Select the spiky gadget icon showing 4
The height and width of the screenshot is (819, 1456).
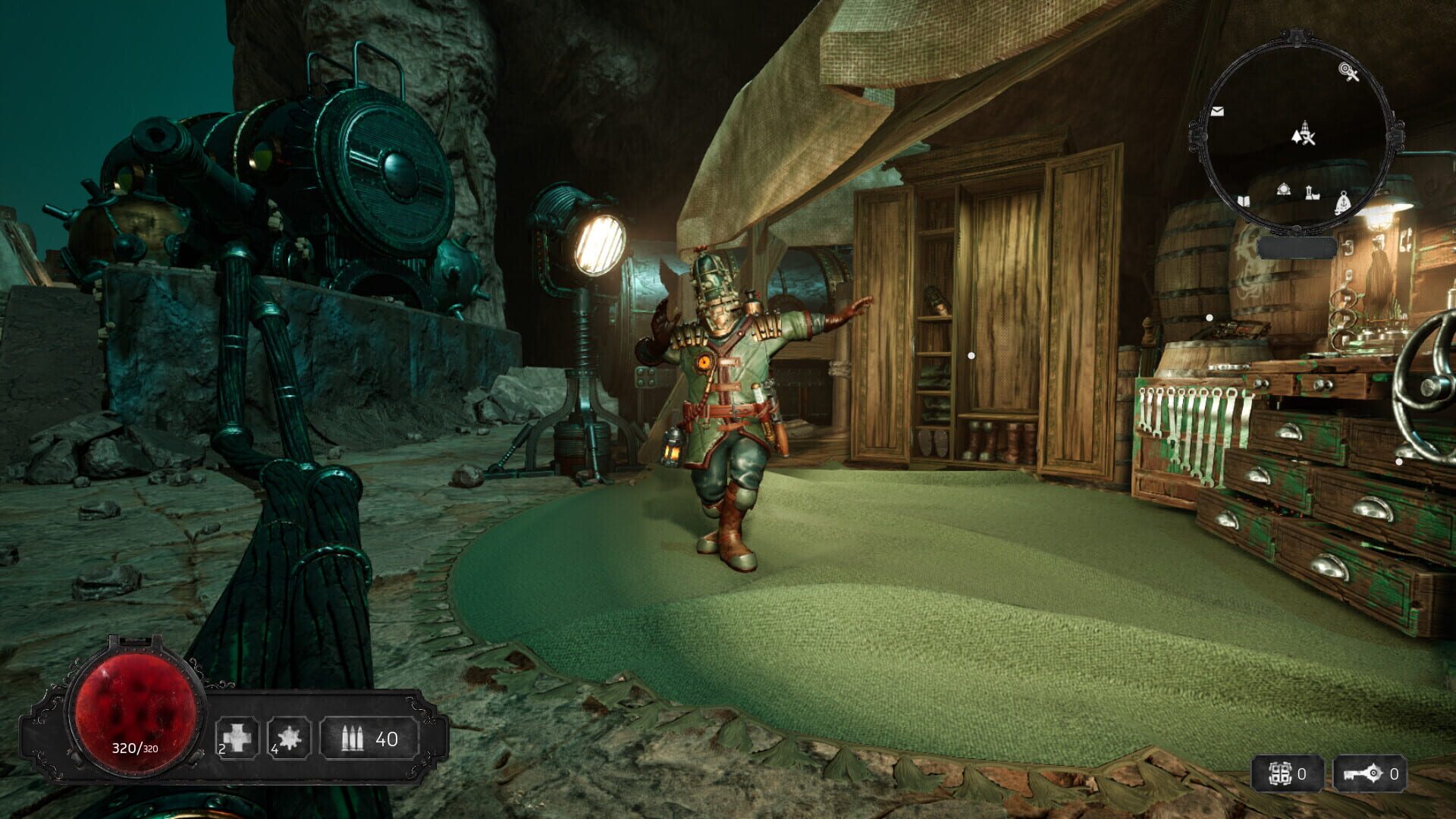pos(290,739)
